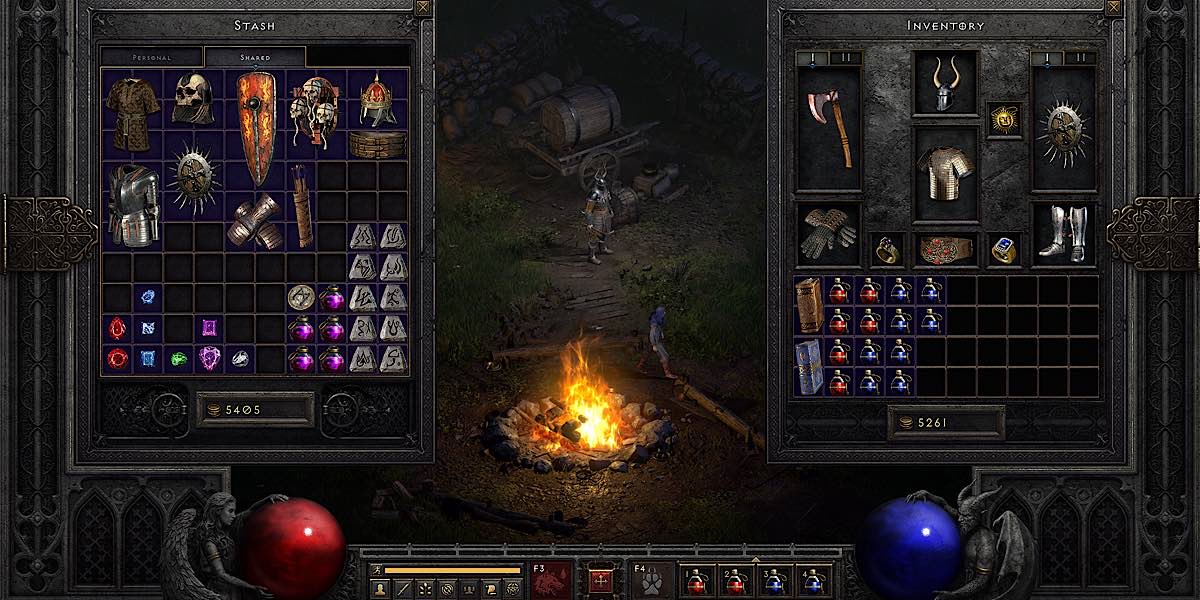
Task: Select the equipped axe weapon slot
Action: tap(830, 129)
